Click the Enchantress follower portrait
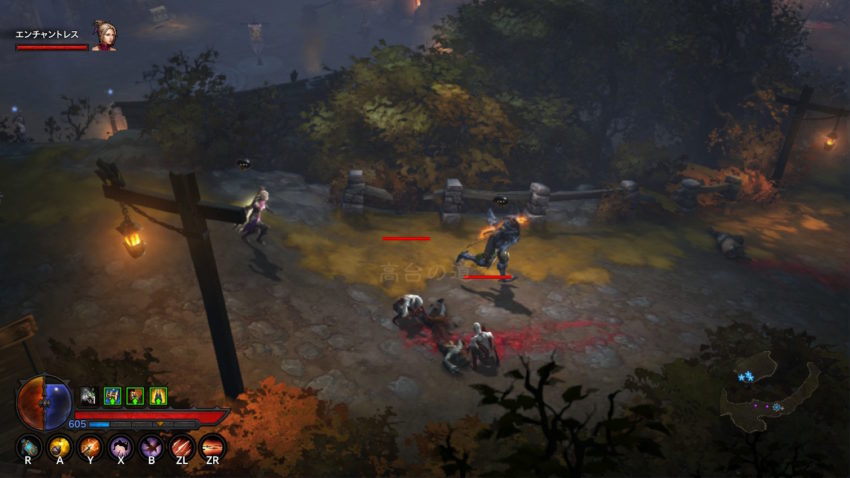This screenshot has height=478, width=850. click(x=103, y=36)
